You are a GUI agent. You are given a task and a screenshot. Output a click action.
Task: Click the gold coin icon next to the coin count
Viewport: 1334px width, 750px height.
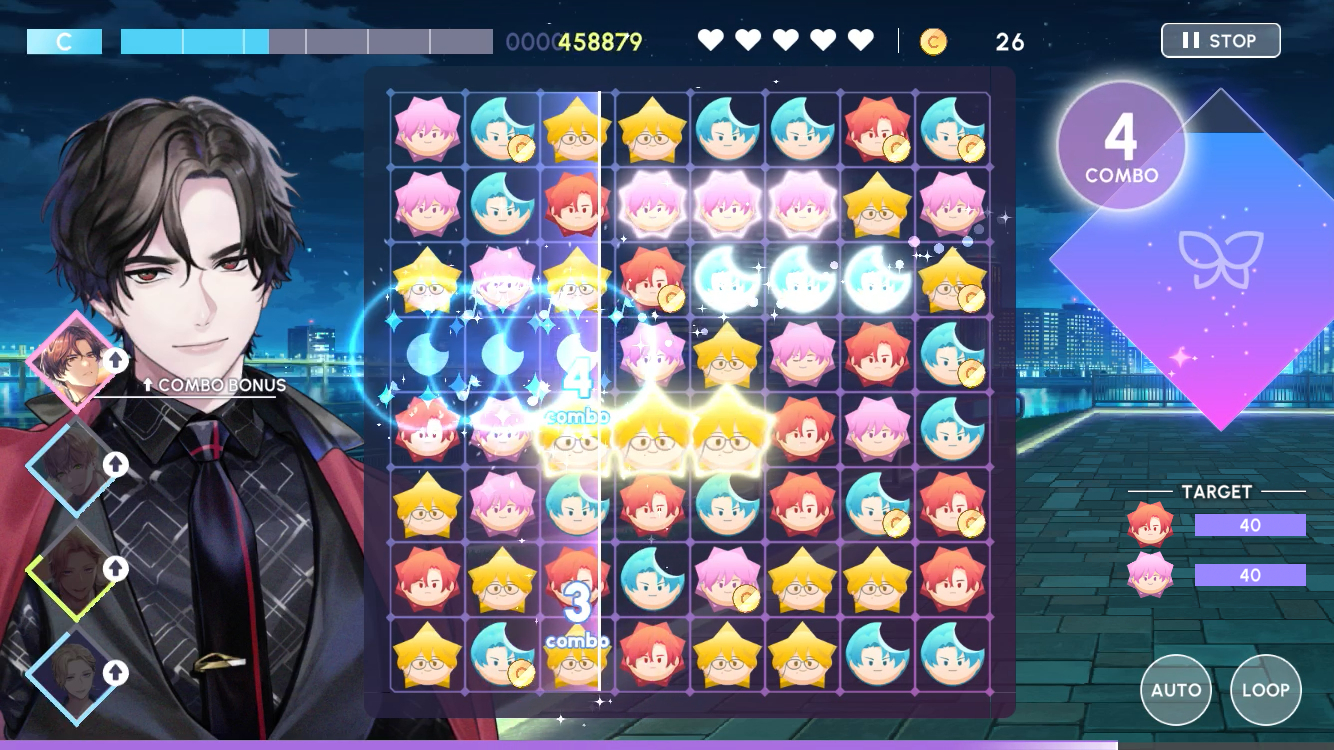click(933, 42)
